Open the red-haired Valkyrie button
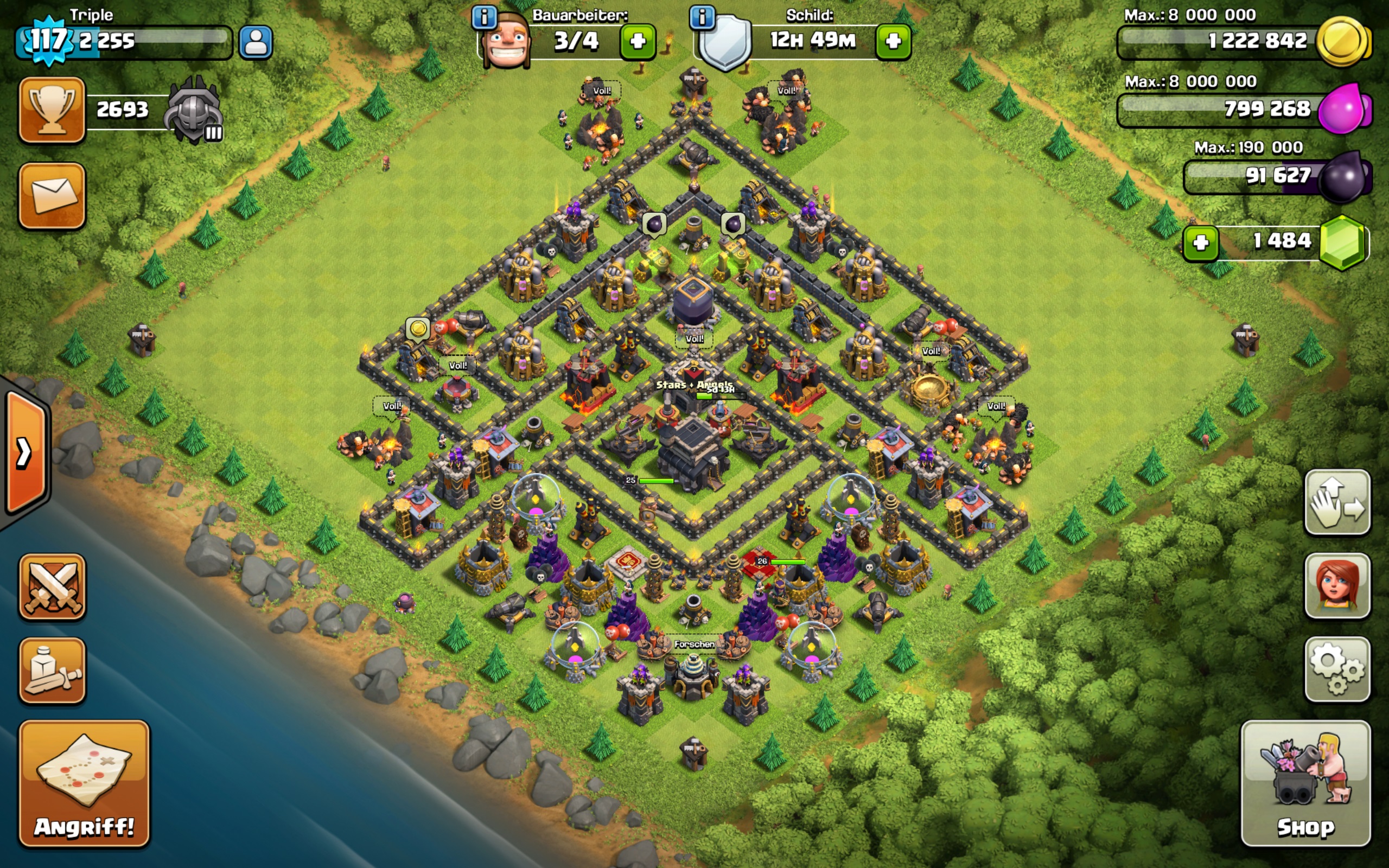 pos(1337,585)
